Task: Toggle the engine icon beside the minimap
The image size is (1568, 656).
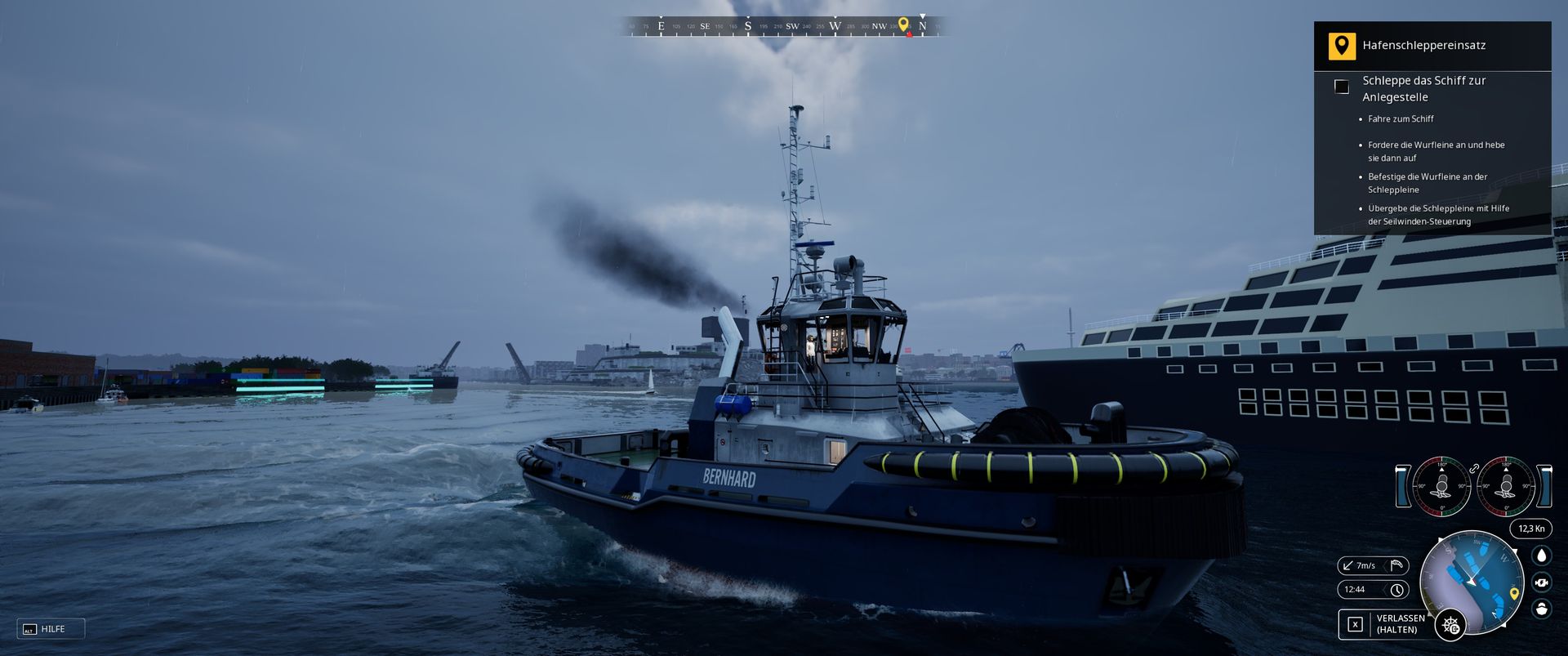Action: pyautogui.click(x=1541, y=582)
